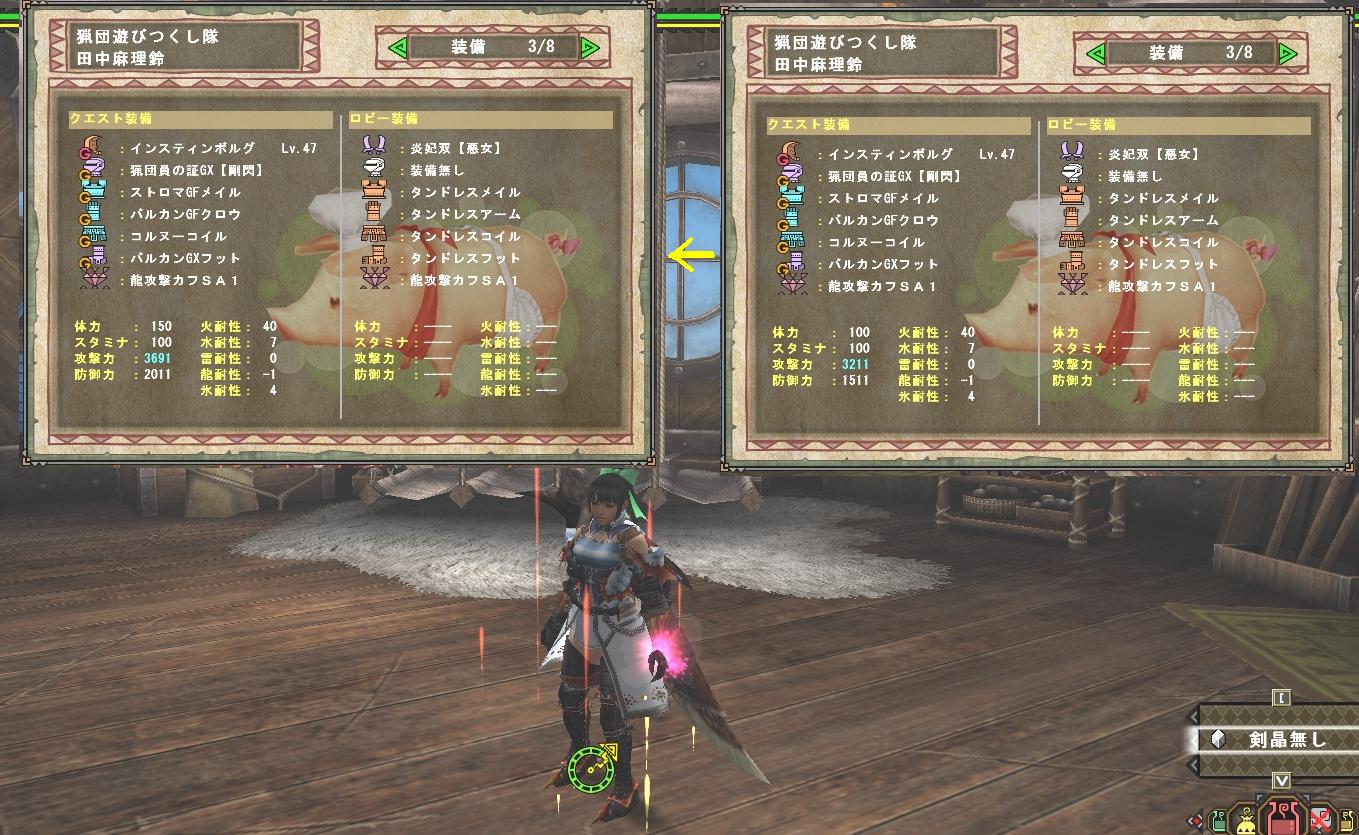Select the yellow potion item icon
The image size is (1359, 835).
[1346, 822]
